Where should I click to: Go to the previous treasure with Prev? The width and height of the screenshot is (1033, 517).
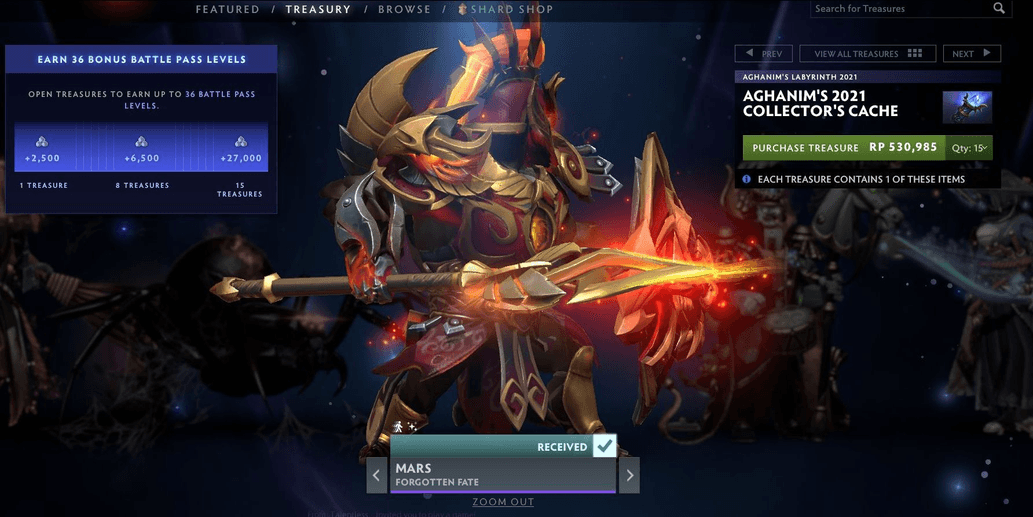click(x=764, y=54)
